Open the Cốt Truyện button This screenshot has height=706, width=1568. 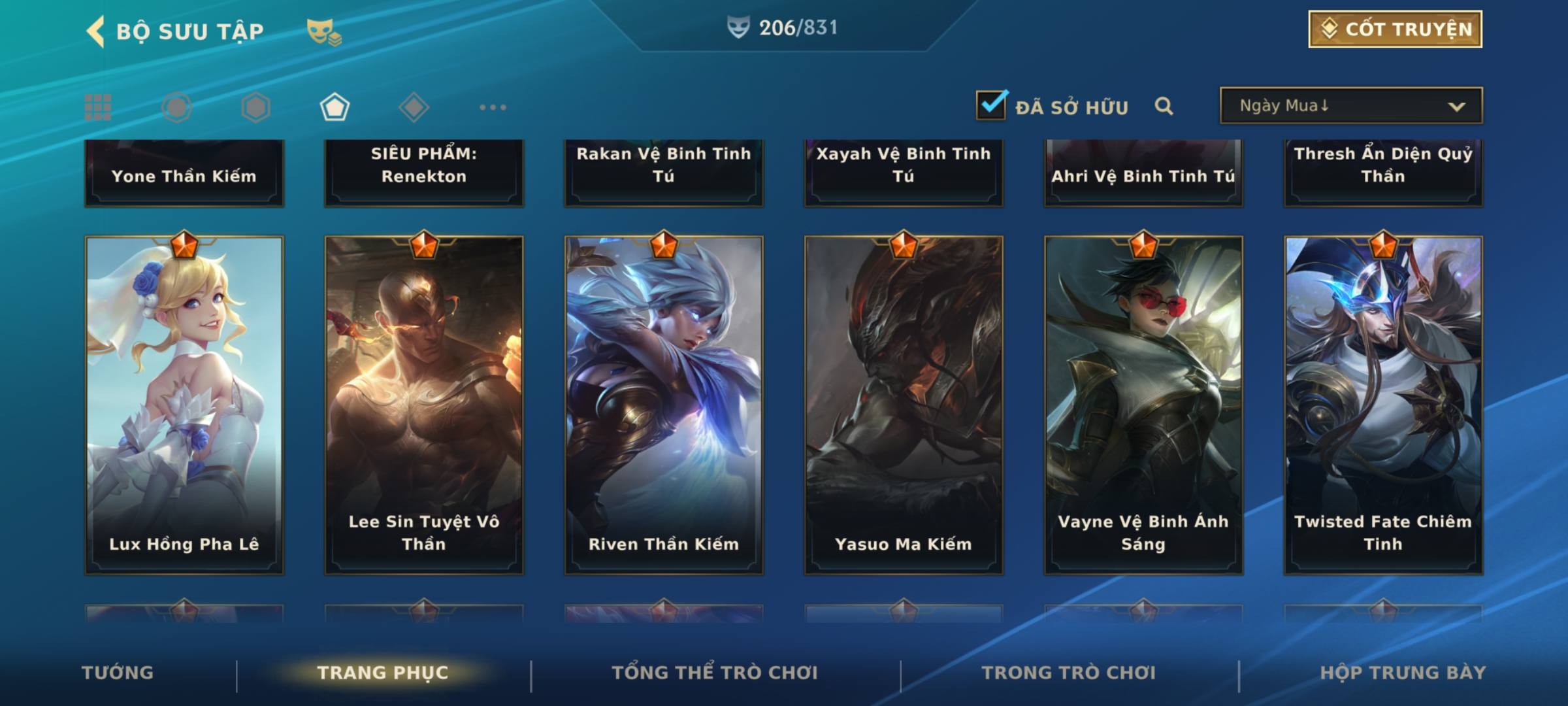pos(1395,29)
